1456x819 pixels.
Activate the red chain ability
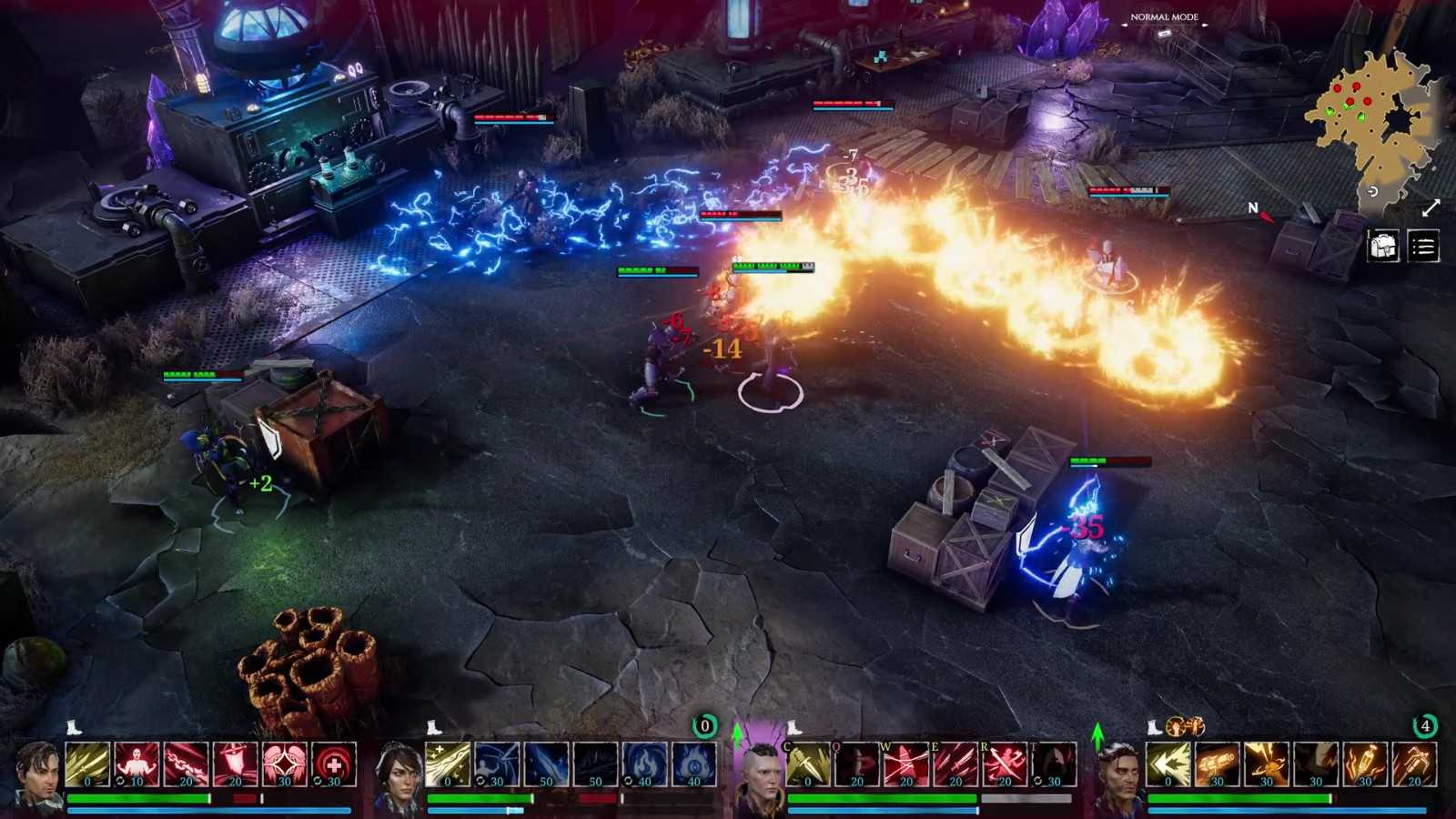click(x=186, y=763)
